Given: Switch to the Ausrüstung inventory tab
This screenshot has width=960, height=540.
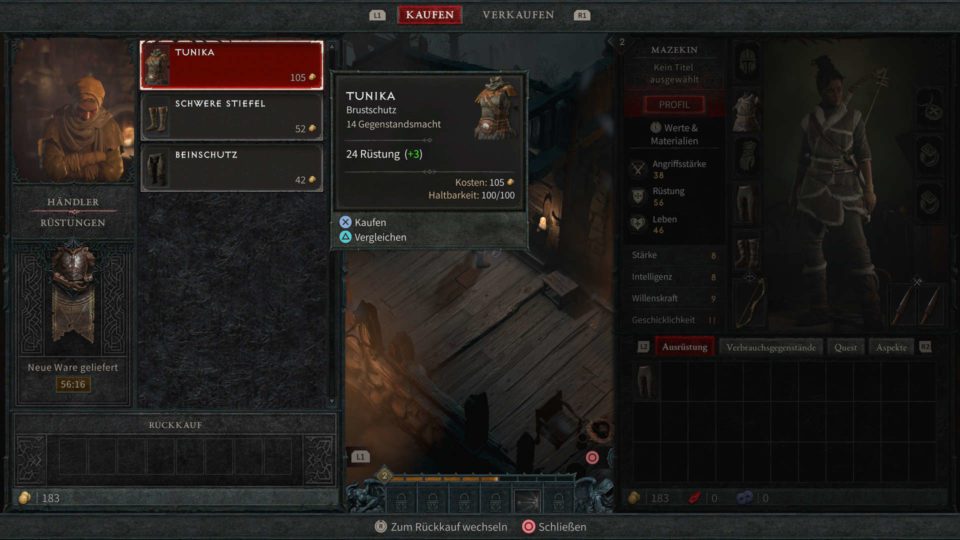Looking at the screenshot, I should click(685, 347).
